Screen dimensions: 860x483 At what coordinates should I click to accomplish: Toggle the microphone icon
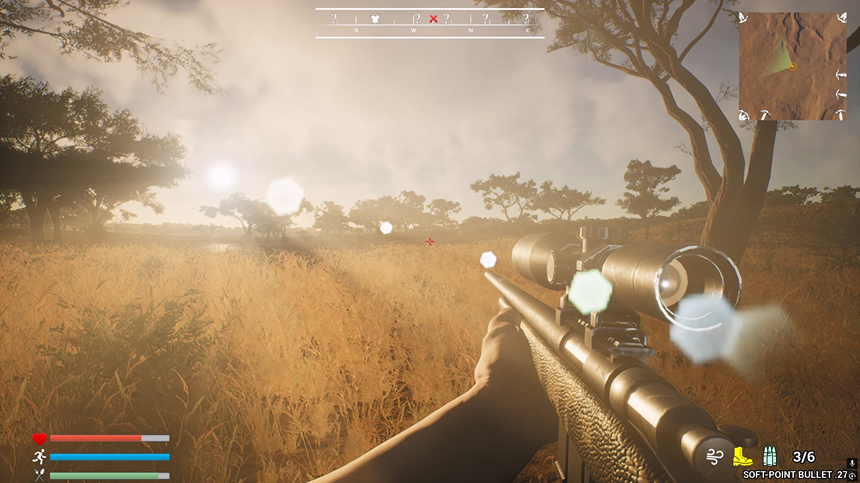(x=851, y=462)
